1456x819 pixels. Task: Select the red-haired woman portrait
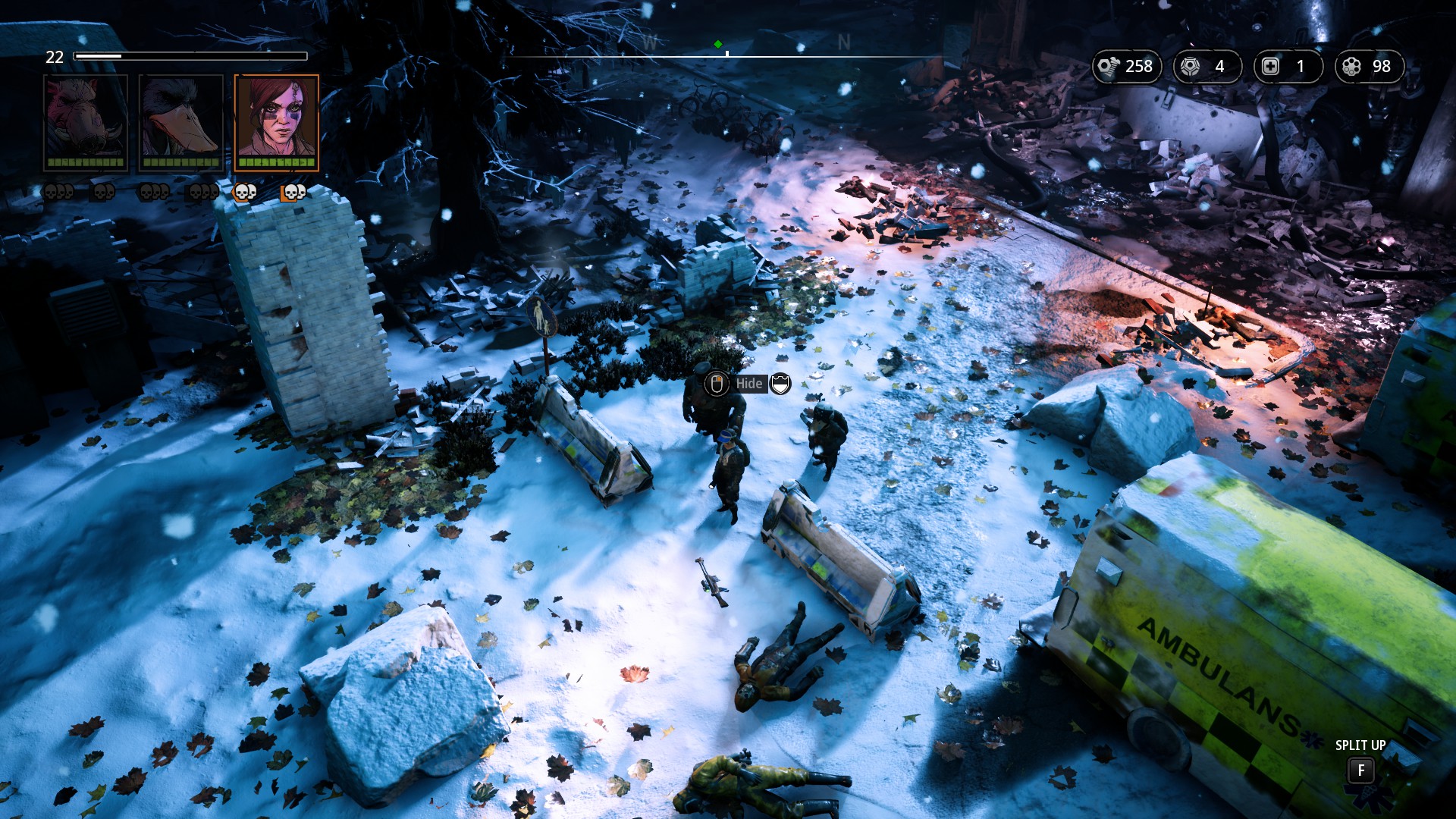pyautogui.click(x=277, y=121)
